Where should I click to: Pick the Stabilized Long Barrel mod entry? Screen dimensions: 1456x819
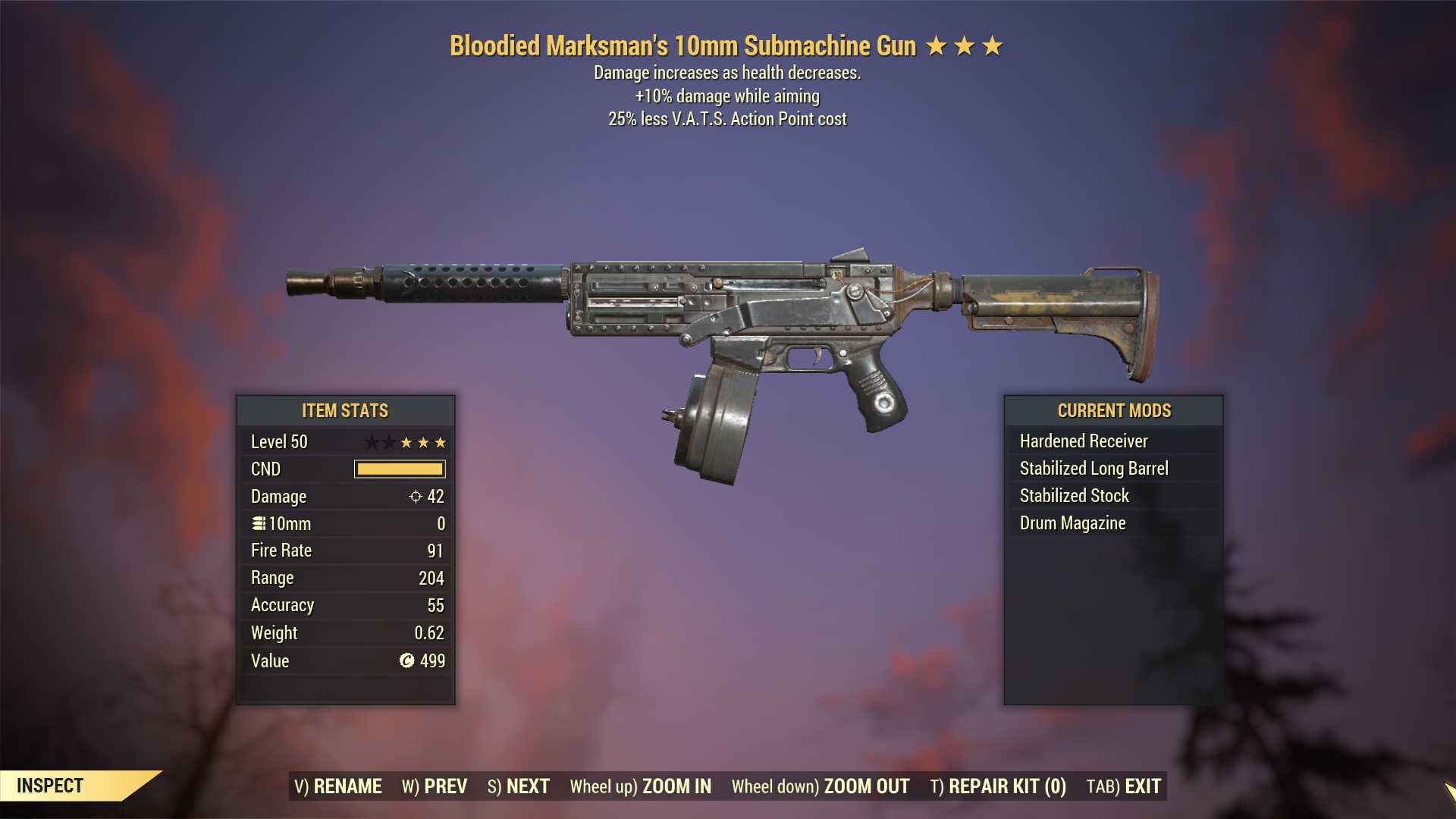tap(1113, 469)
